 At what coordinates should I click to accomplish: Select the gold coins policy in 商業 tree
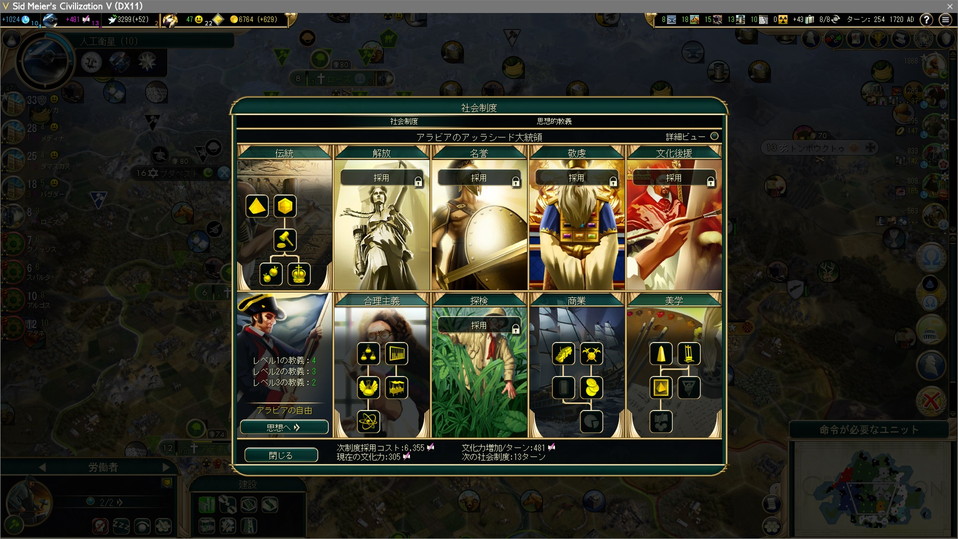tap(590, 387)
